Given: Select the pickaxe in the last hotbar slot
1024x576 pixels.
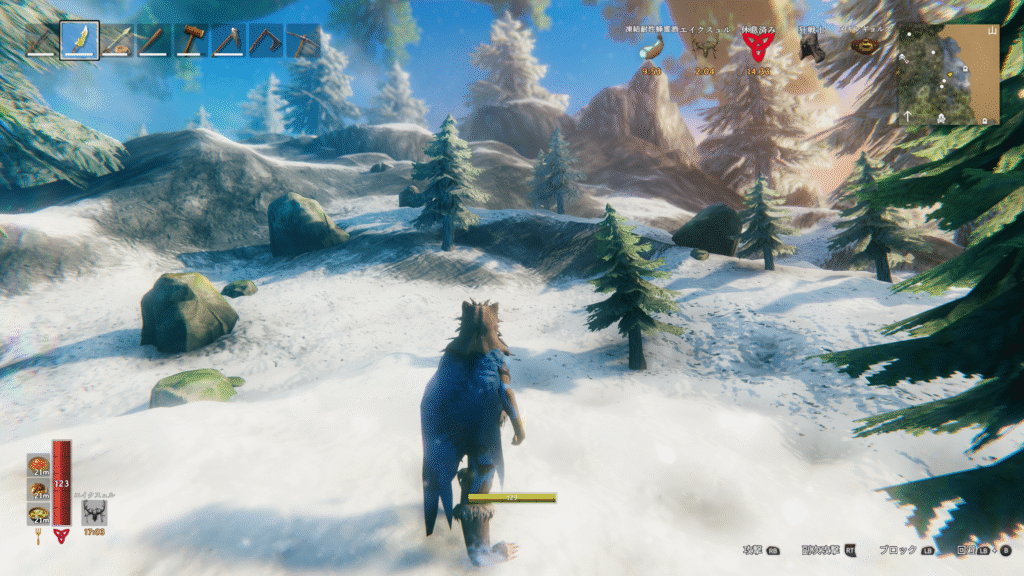Looking at the screenshot, I should click(x=303, y=41).
